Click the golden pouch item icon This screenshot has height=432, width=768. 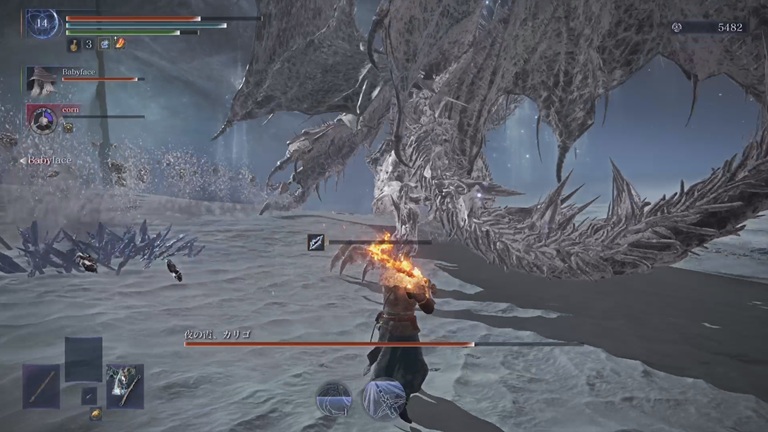coord(95,414)
